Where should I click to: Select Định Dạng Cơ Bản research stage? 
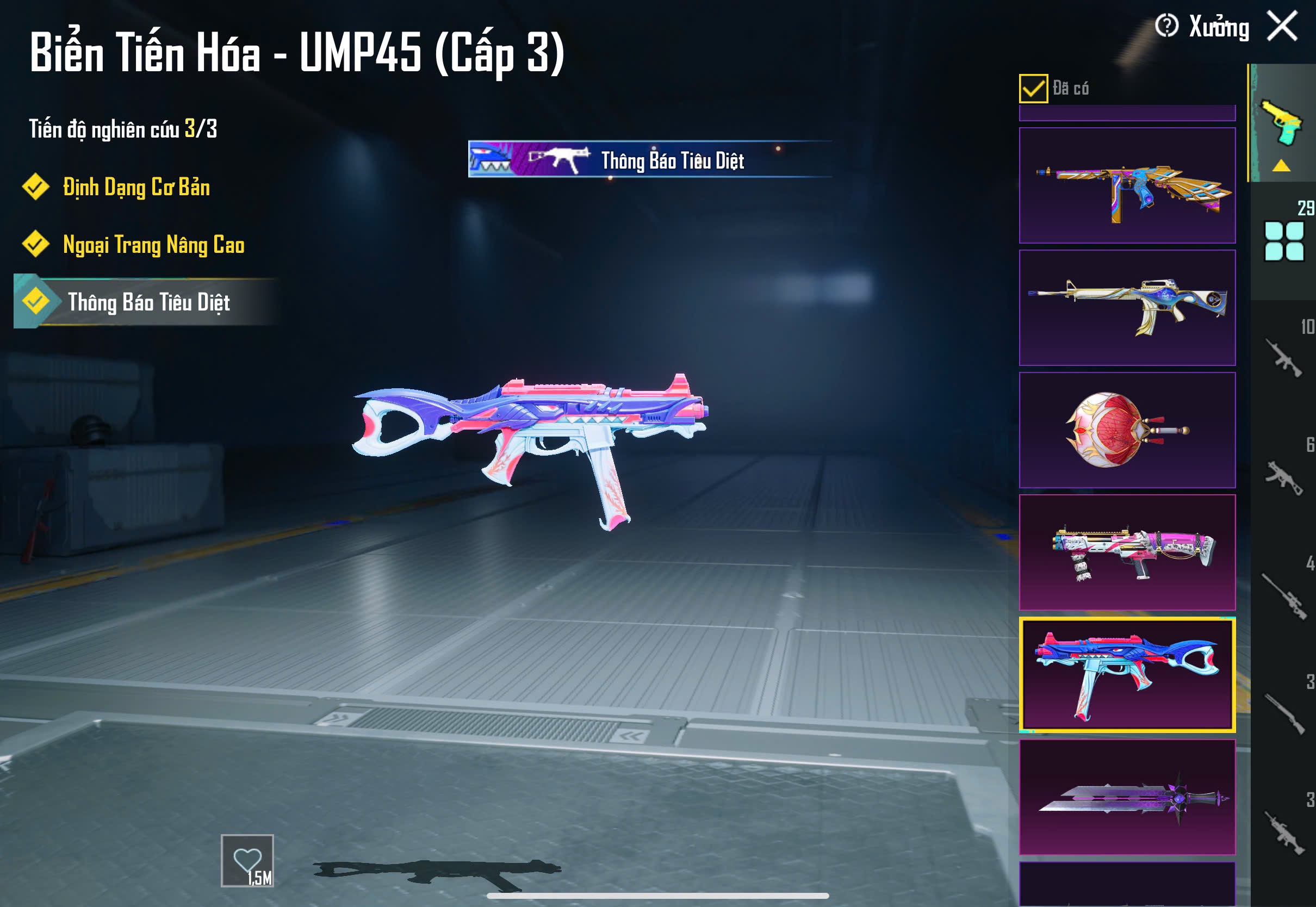(136, 188)
